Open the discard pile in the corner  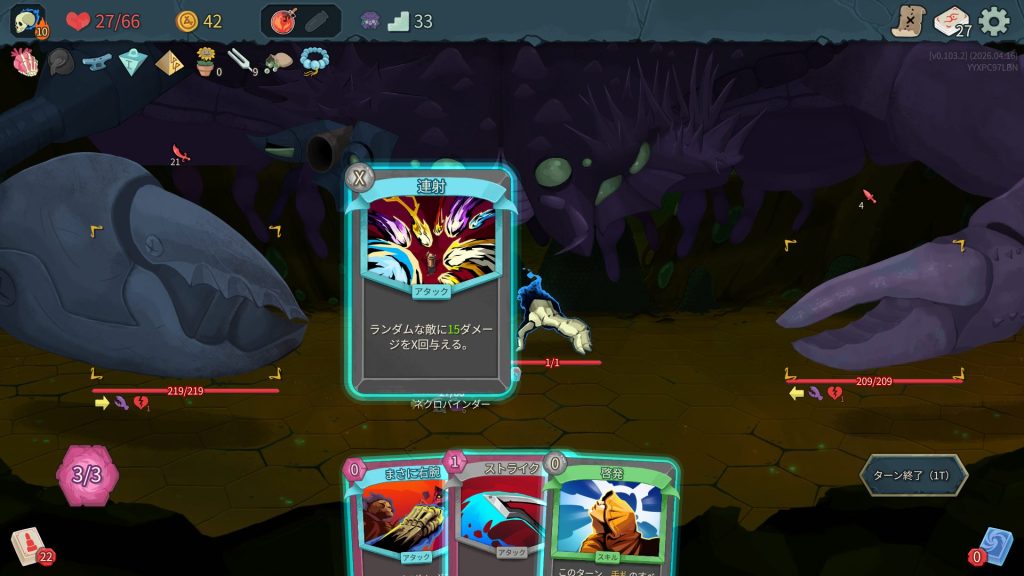(996, 546)
